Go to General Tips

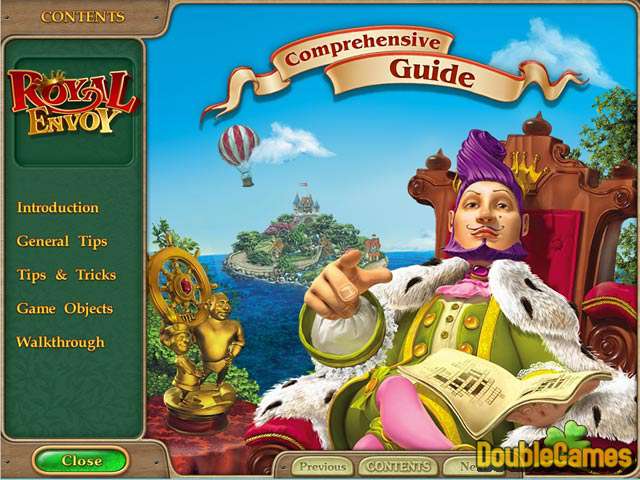[x=62, y=241]
